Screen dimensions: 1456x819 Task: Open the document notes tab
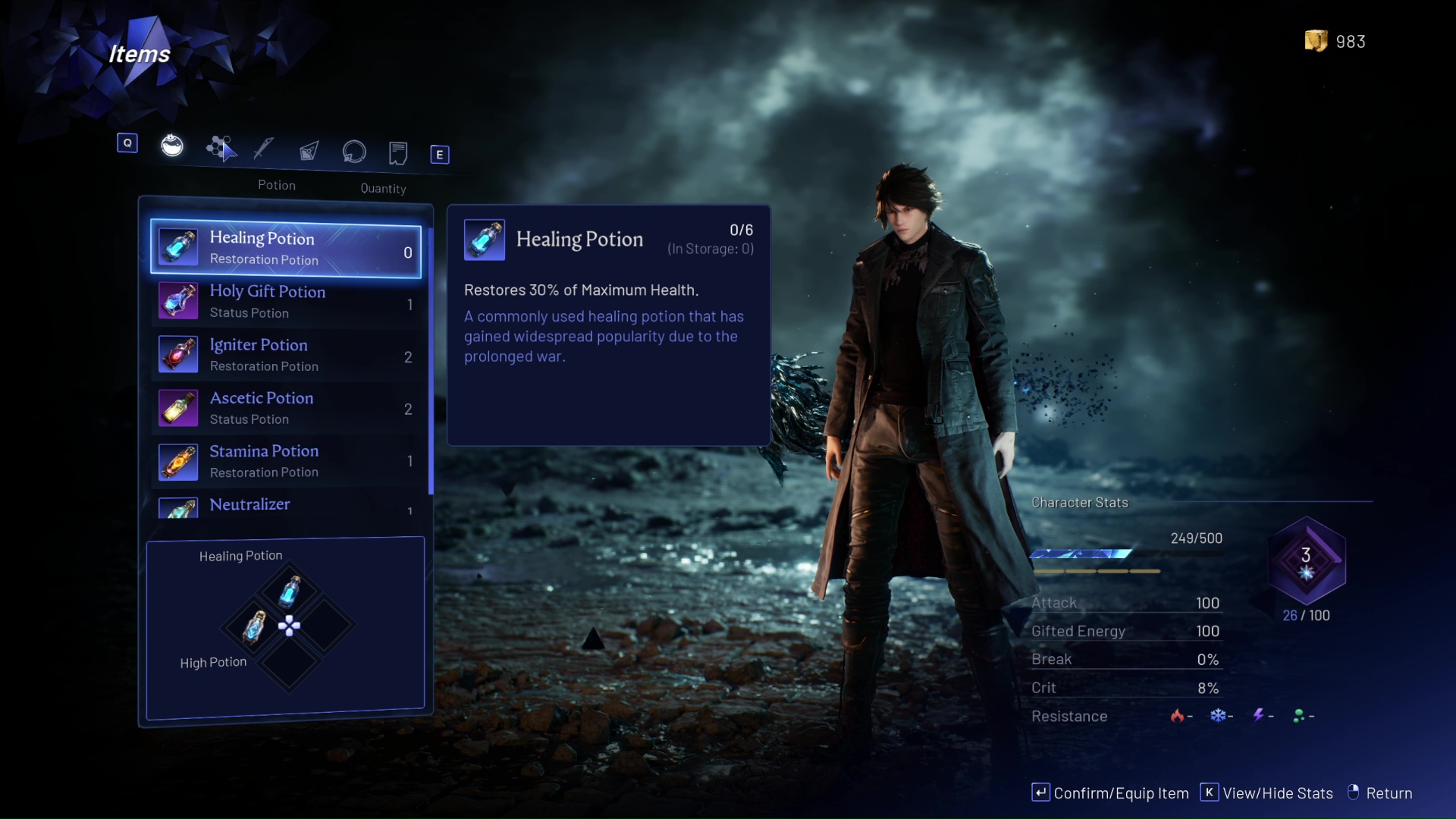pos(398,153)
